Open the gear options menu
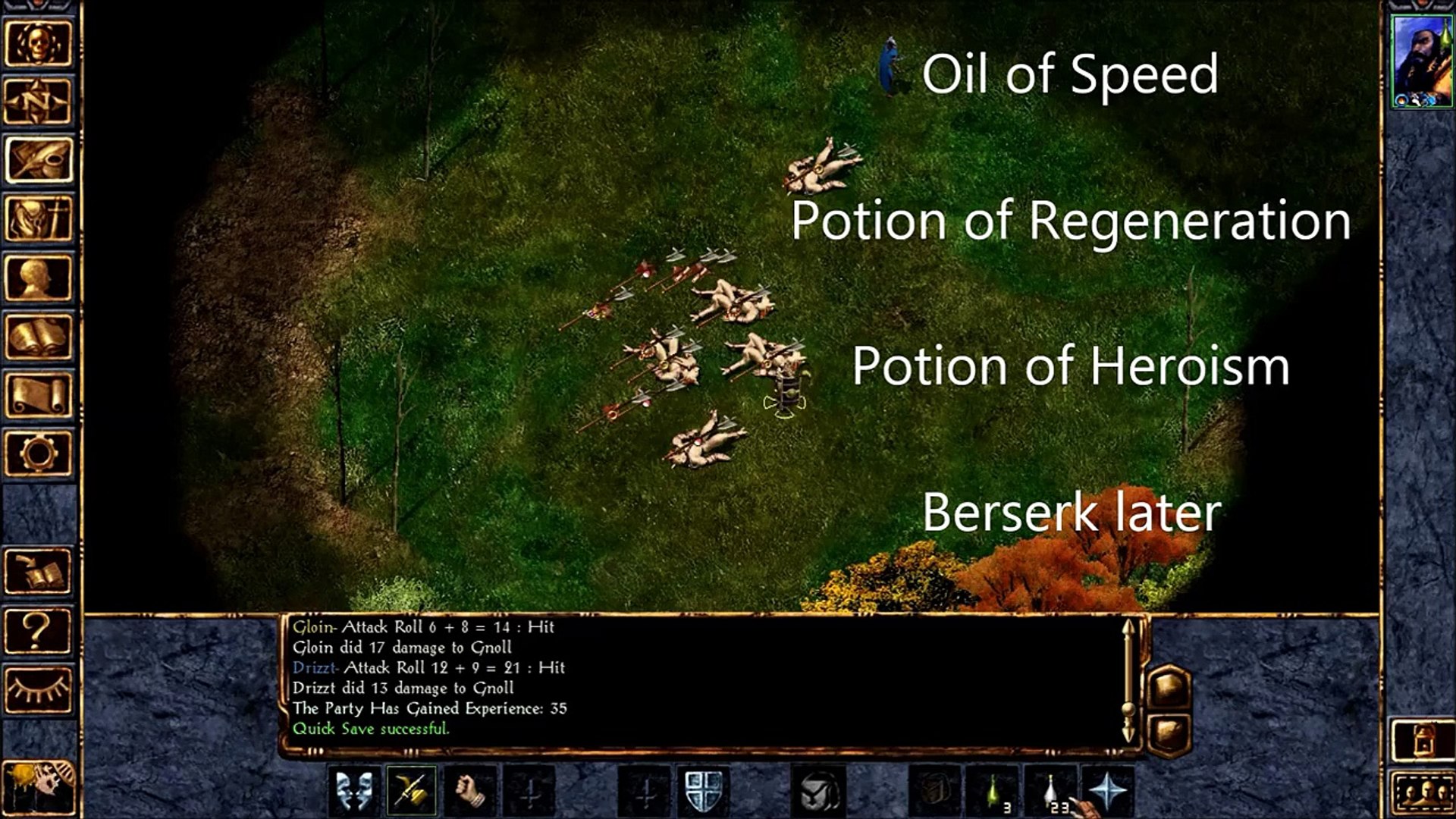The height and width of the screenshot is (819, 1456). 39,453
